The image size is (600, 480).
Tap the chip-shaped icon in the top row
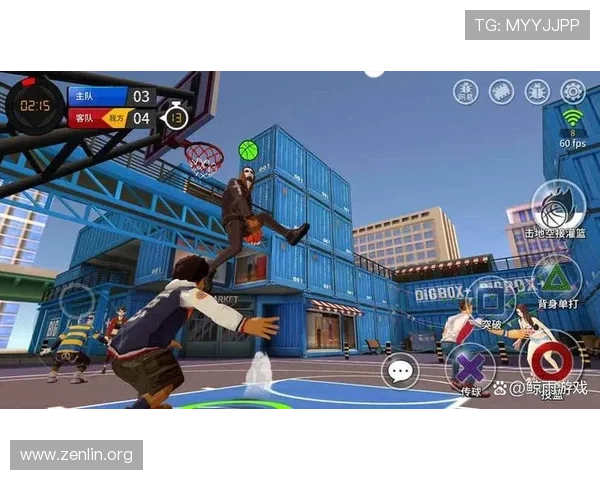[501, 91]
